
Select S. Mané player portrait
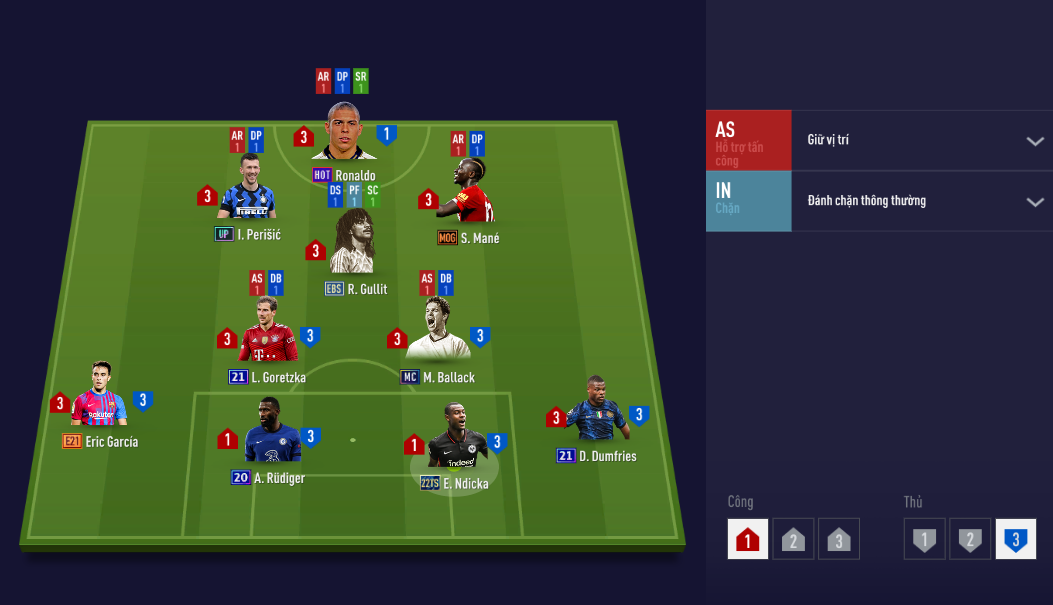tap(468, 194)
